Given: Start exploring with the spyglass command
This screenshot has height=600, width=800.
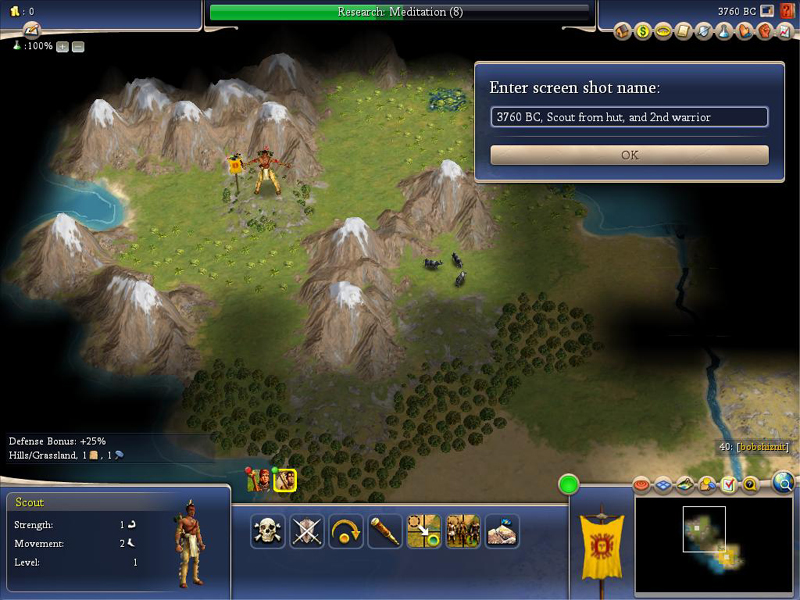Looking at the screenshot, I should (x=385, y=532).
